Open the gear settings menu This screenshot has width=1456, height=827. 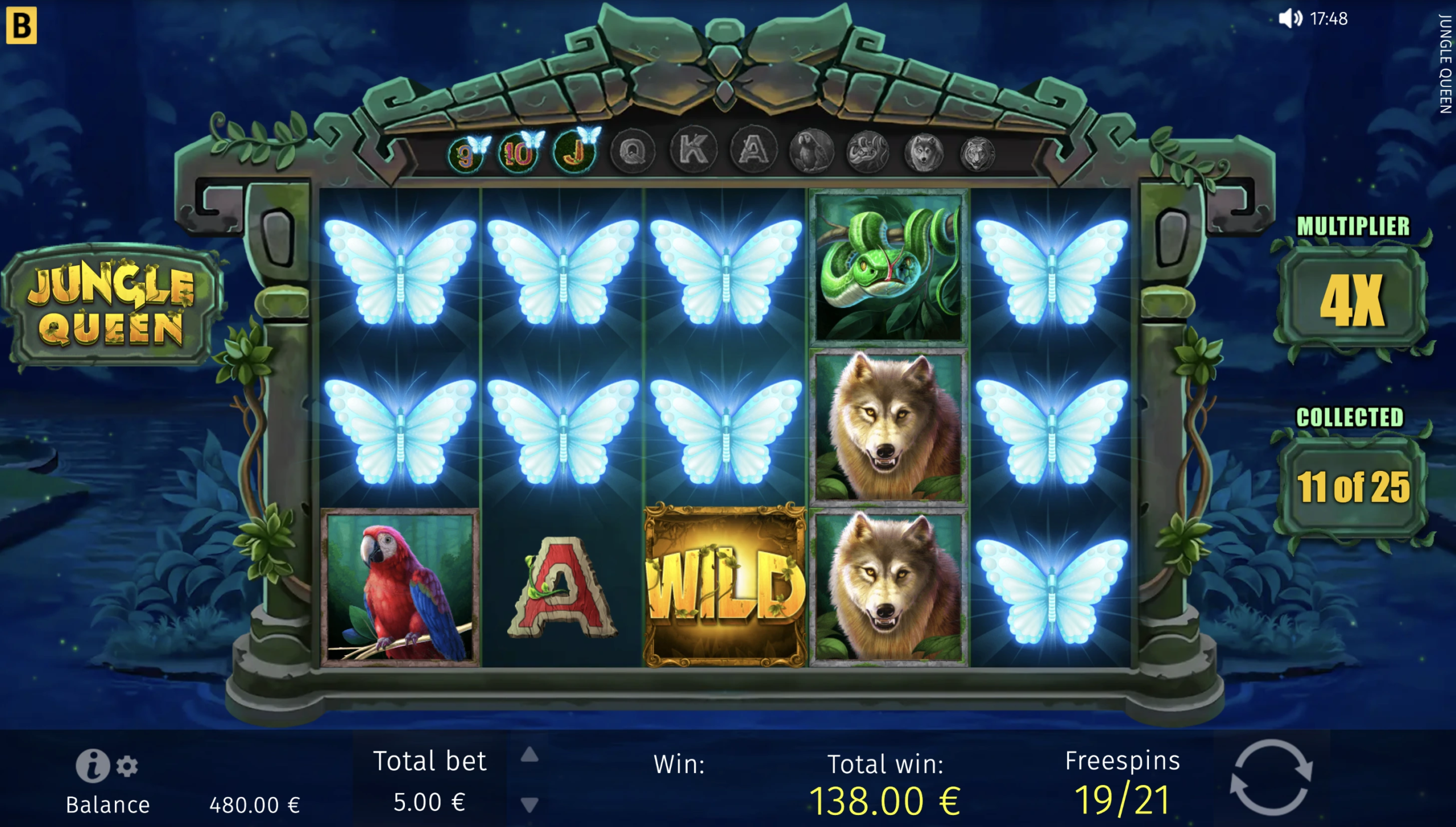point(127,766)
